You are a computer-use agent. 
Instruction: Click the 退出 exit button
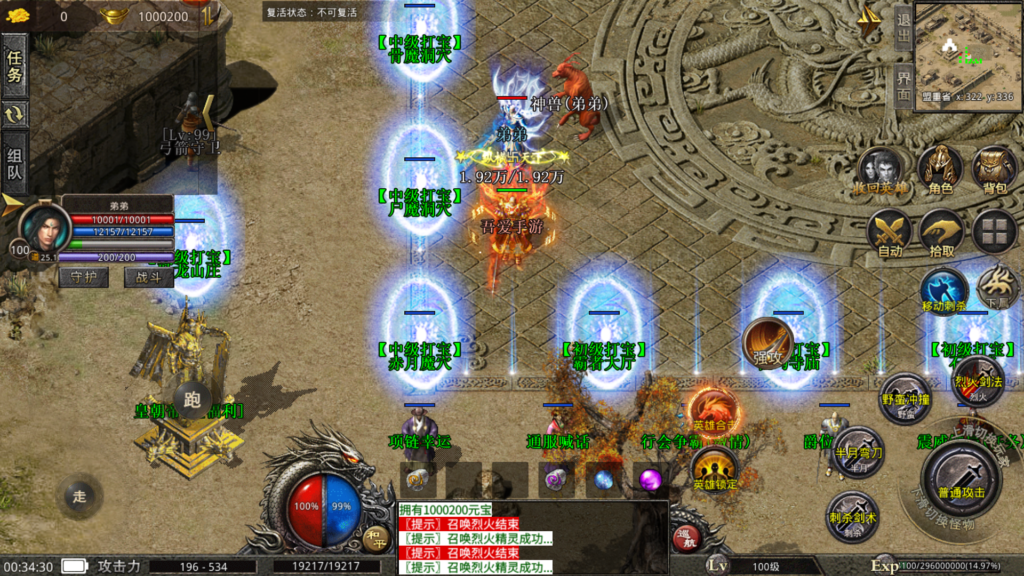point(903,28)
